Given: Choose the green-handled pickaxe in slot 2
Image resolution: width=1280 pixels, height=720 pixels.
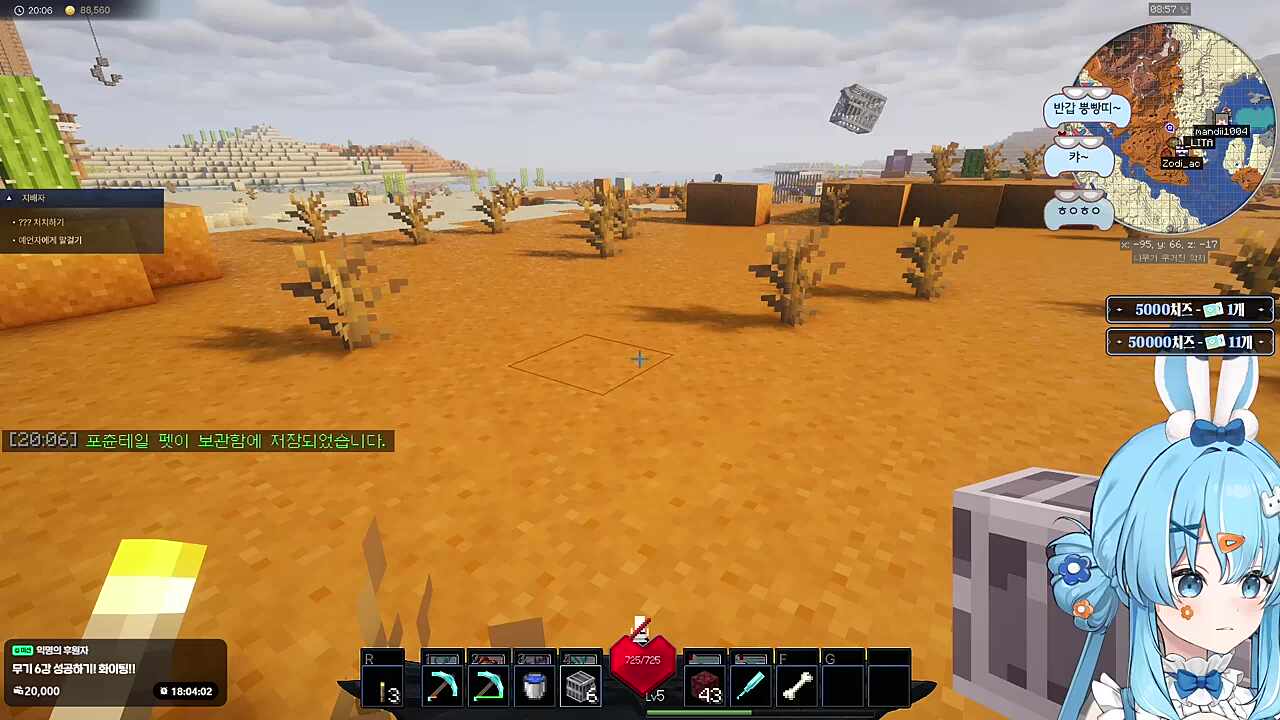Looking at the screenshot, I should (x=489, y=686).
